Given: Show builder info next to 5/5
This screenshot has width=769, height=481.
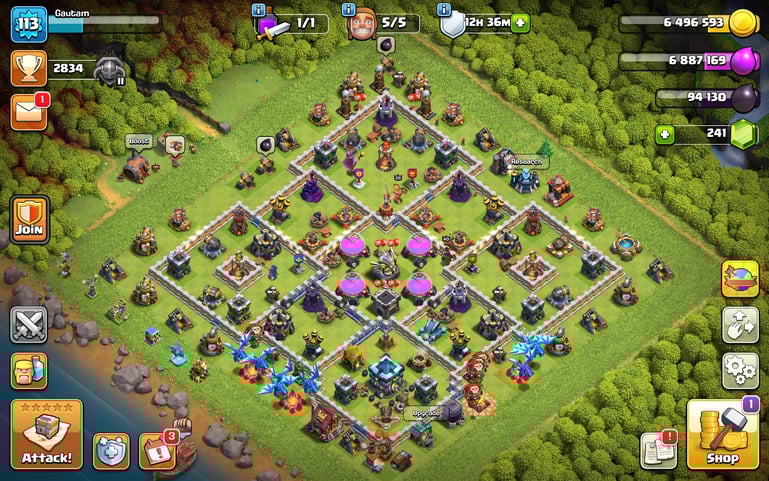Looking at the screenshot, I should [x=349, y=9].
